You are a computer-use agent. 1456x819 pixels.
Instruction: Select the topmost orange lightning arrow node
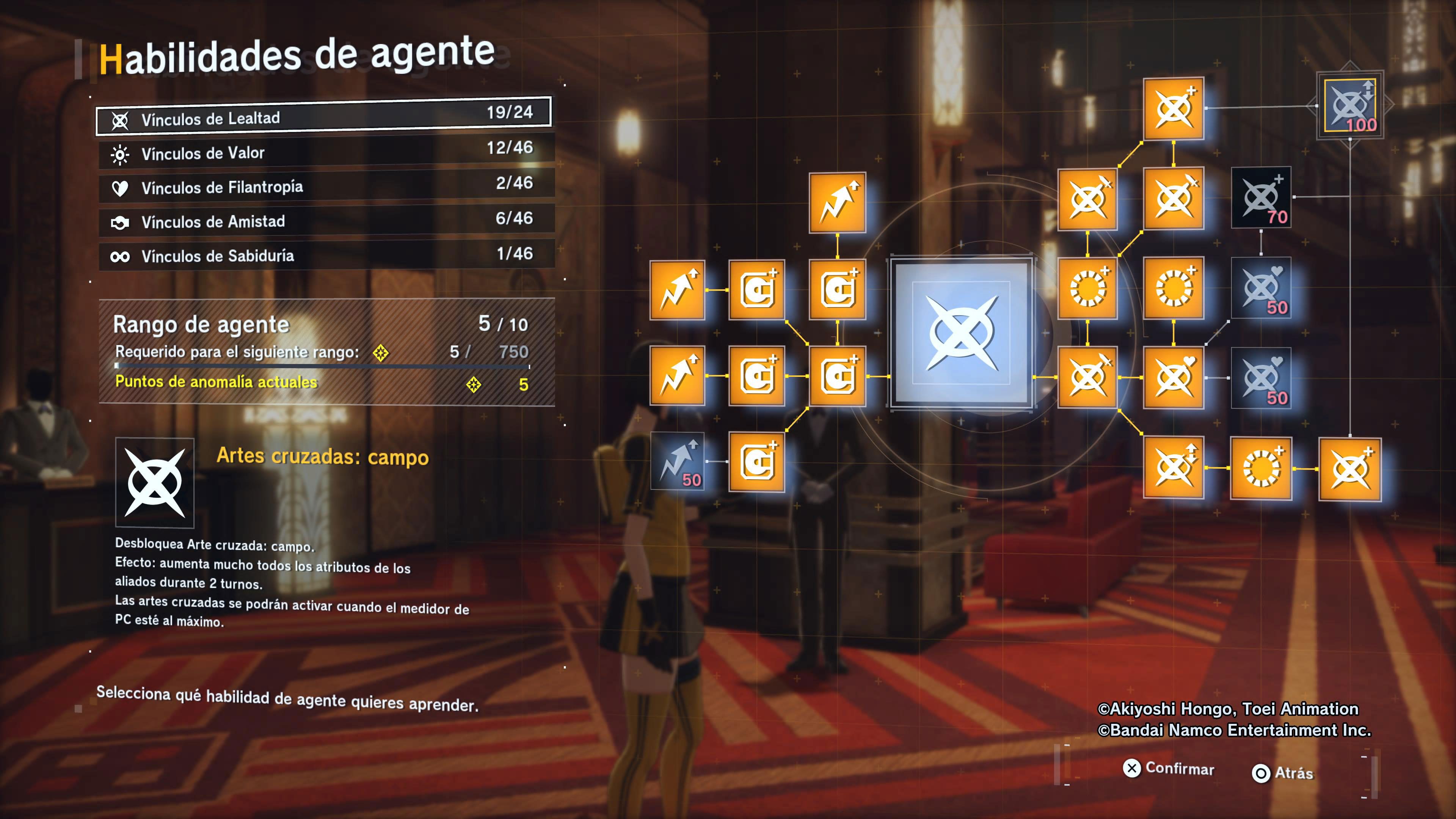(837, 202)
